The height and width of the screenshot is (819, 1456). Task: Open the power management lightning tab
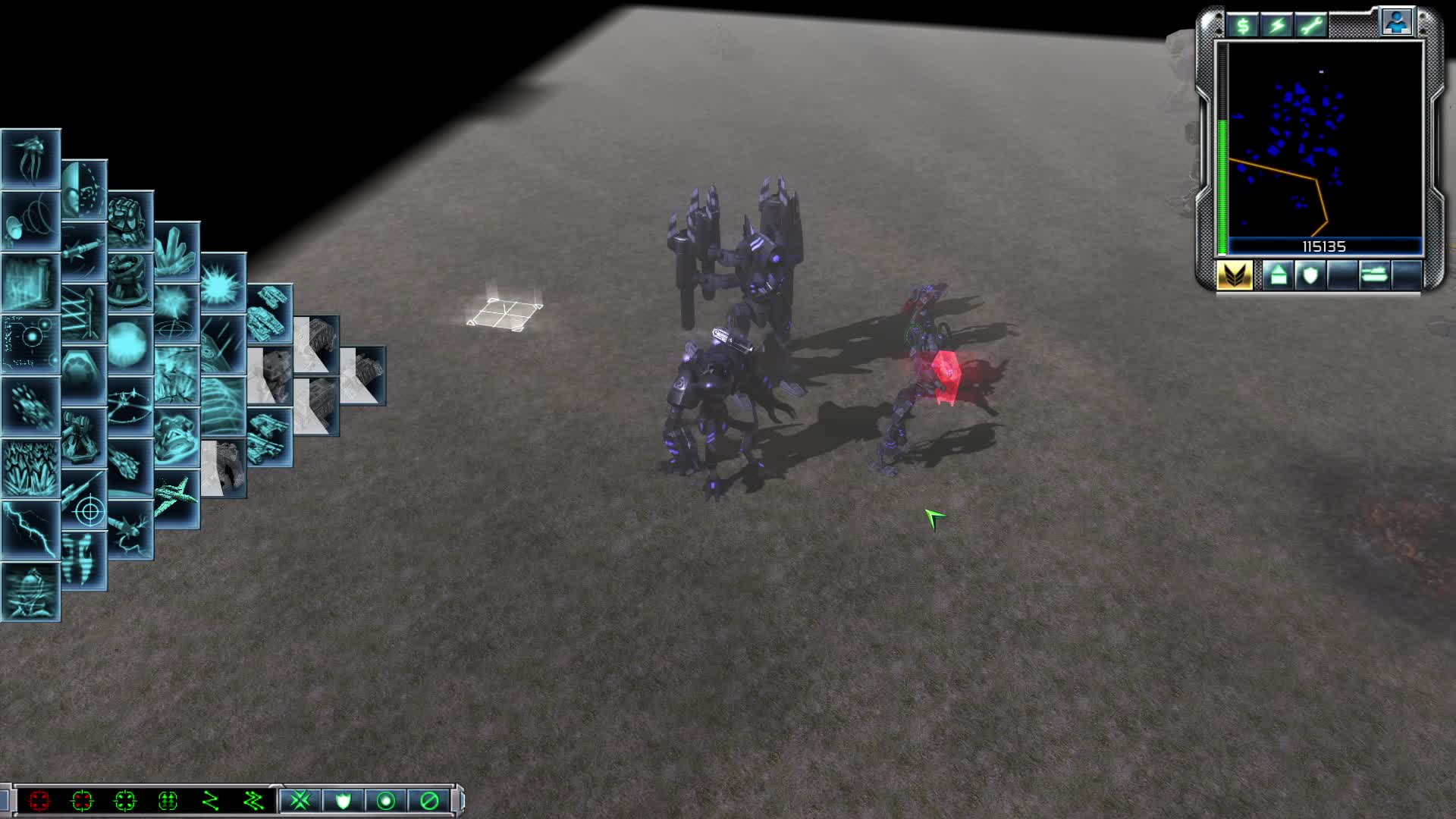(x=1276, y=24)
